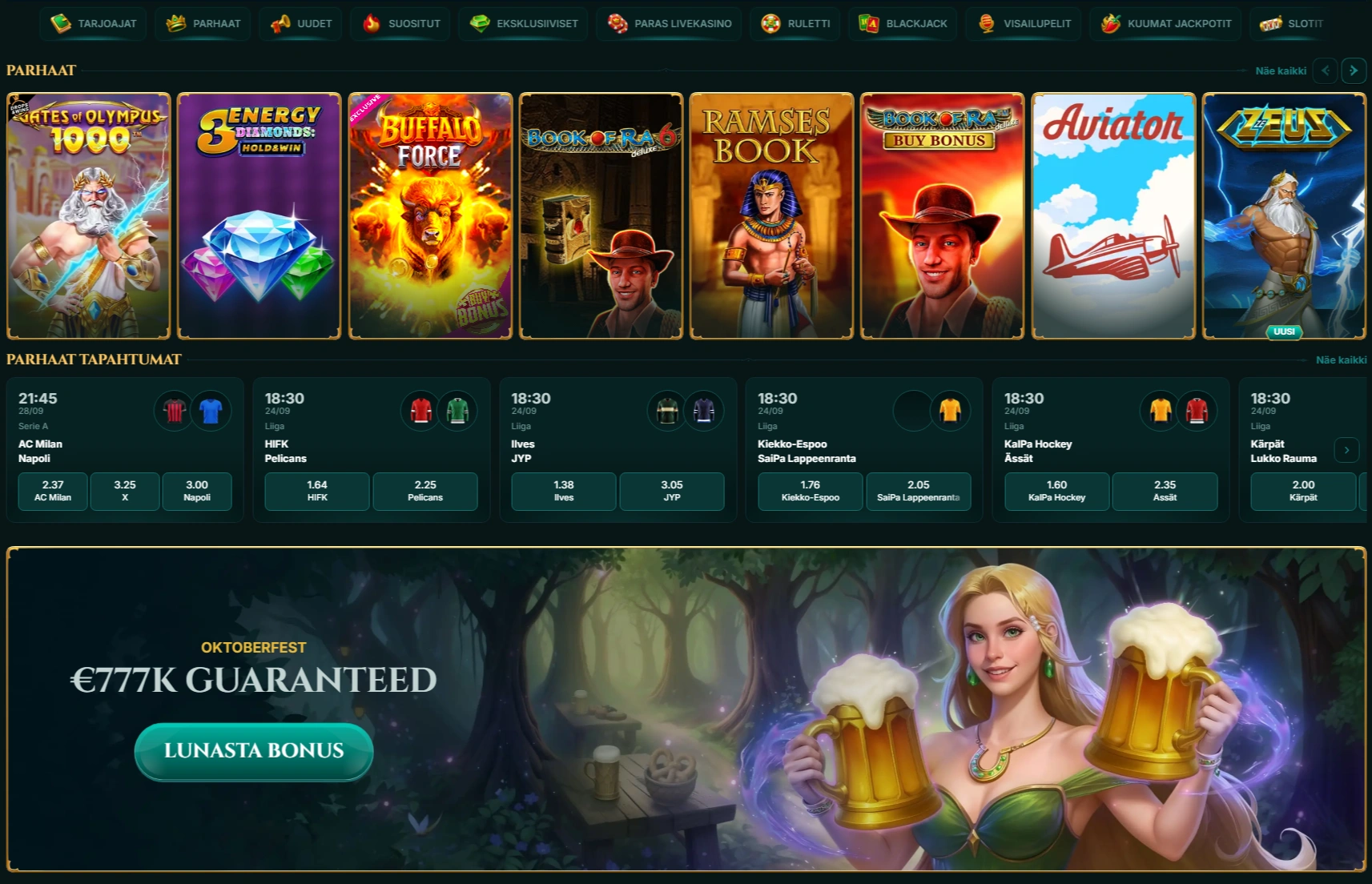The width and height of the screenshot is (1372, 884).
Task: Bet on SaiPa Lappeenranta at 2.05
Action: pyautogui.click(x=918, y=491)
